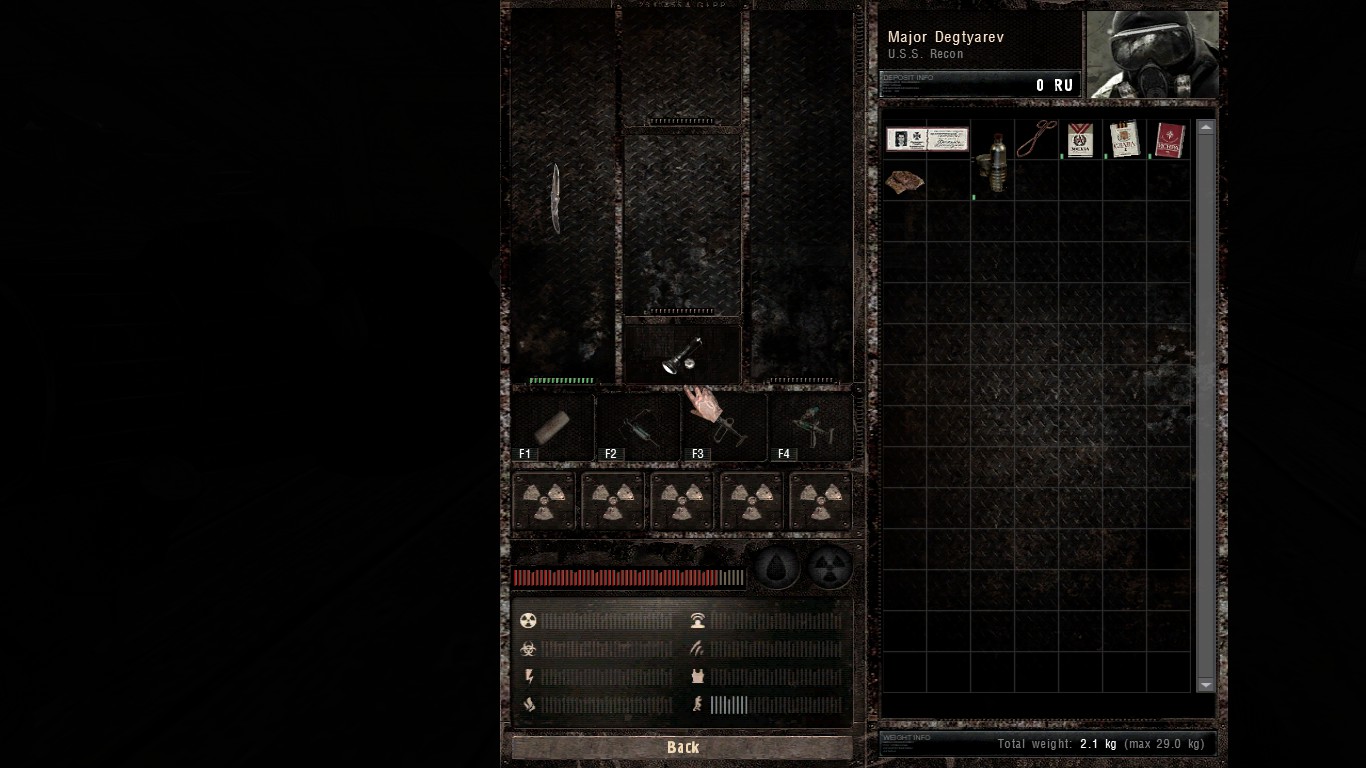This screenshot has width=1366, height=768.
Task: Activate the F3 quick slot
Action: tap(725, 428)
